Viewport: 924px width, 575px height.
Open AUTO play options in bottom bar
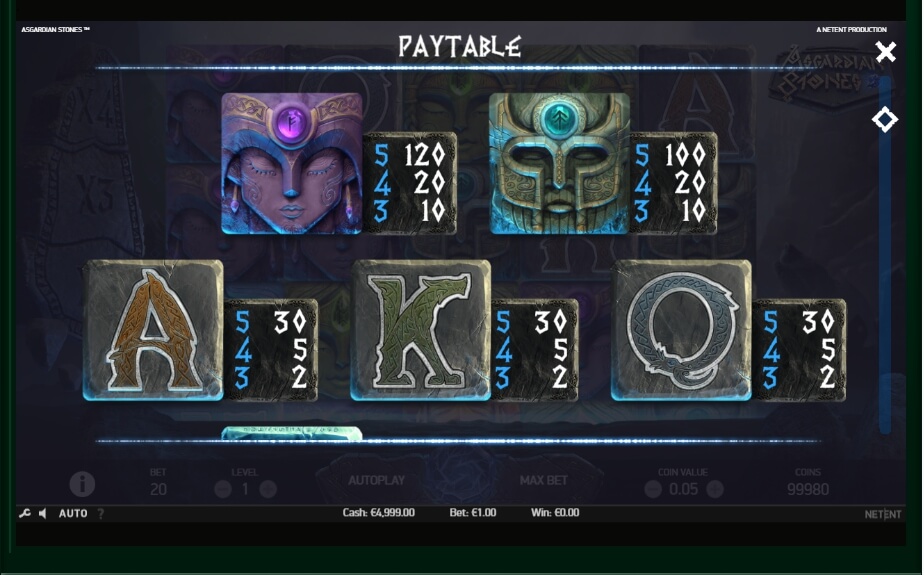point(73,513)
